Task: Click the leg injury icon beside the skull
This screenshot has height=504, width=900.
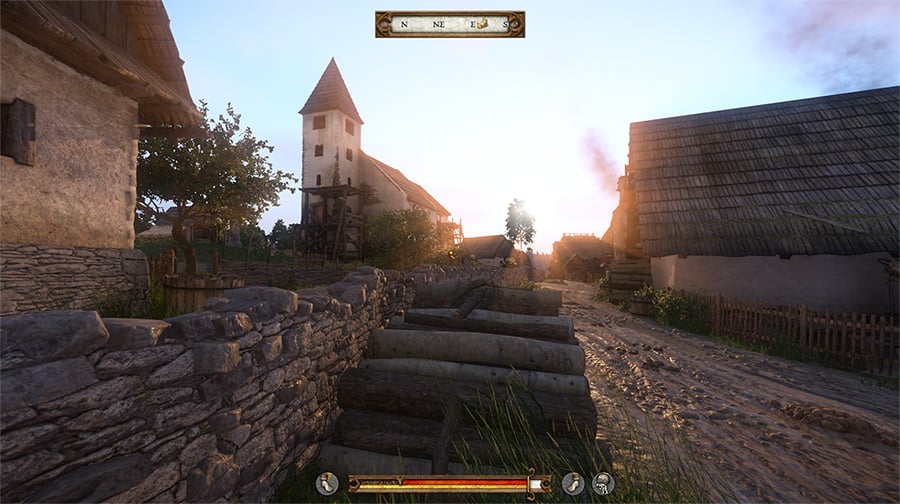Action: 573,484
